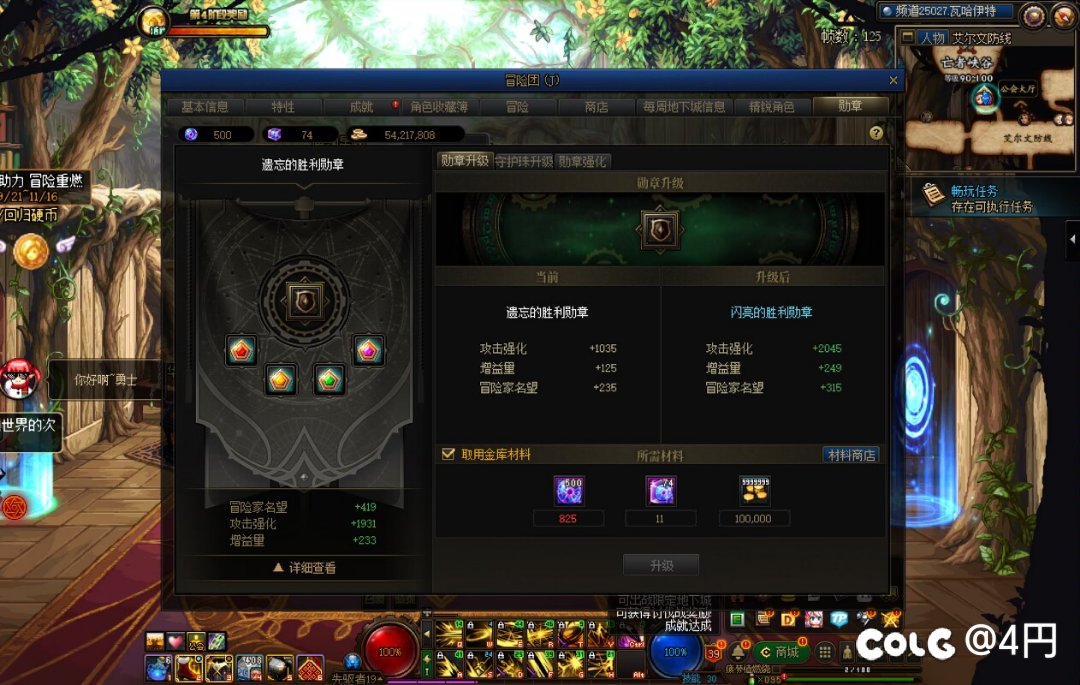Image resolution: width=1080 pixels, height=685 pixels.
Task: Close the Adventure Group window
Action: 893,80
